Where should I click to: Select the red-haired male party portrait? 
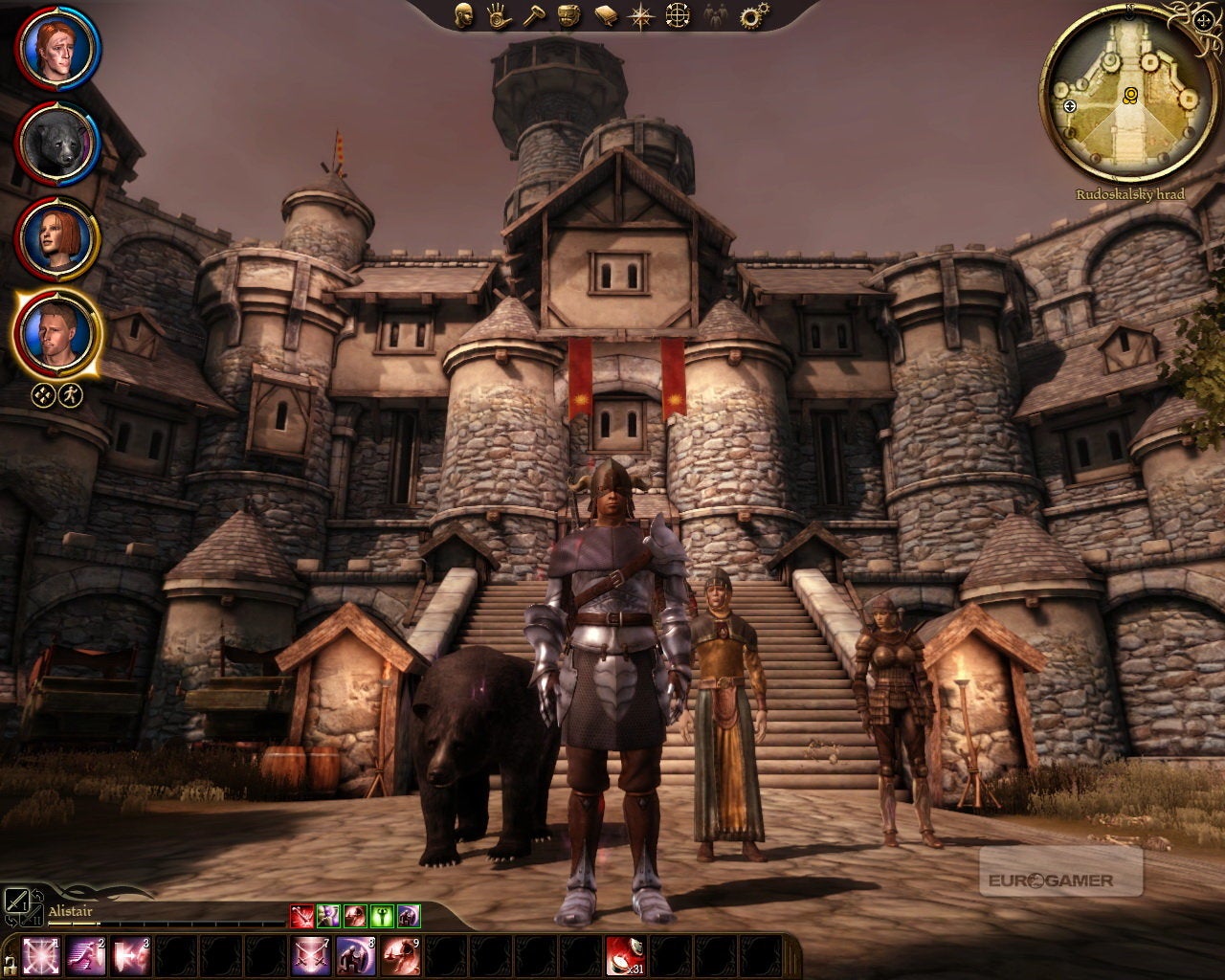56,48
